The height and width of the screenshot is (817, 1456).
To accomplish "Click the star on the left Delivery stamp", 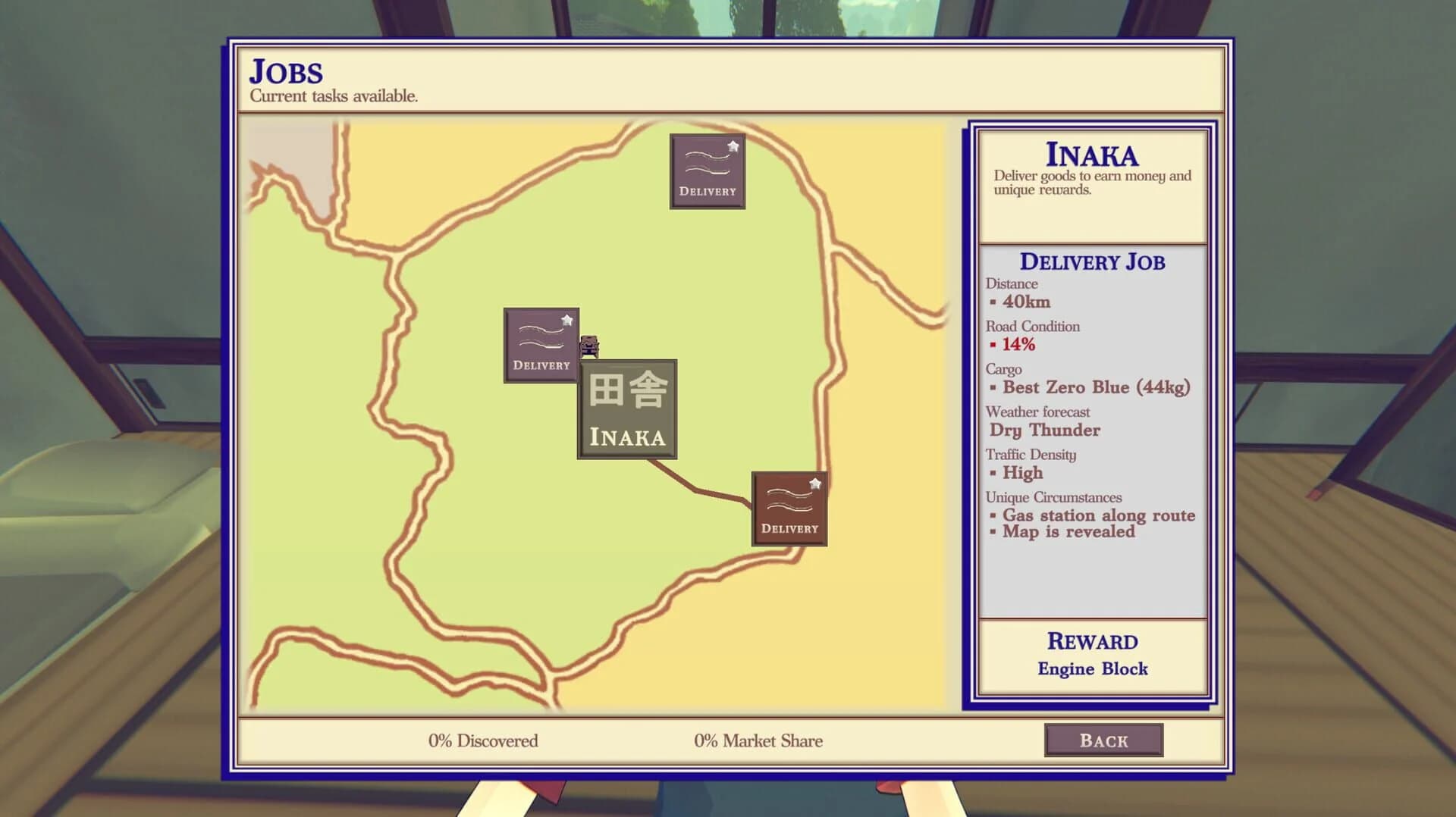I will pyautogui.click(x=566, y=319).
